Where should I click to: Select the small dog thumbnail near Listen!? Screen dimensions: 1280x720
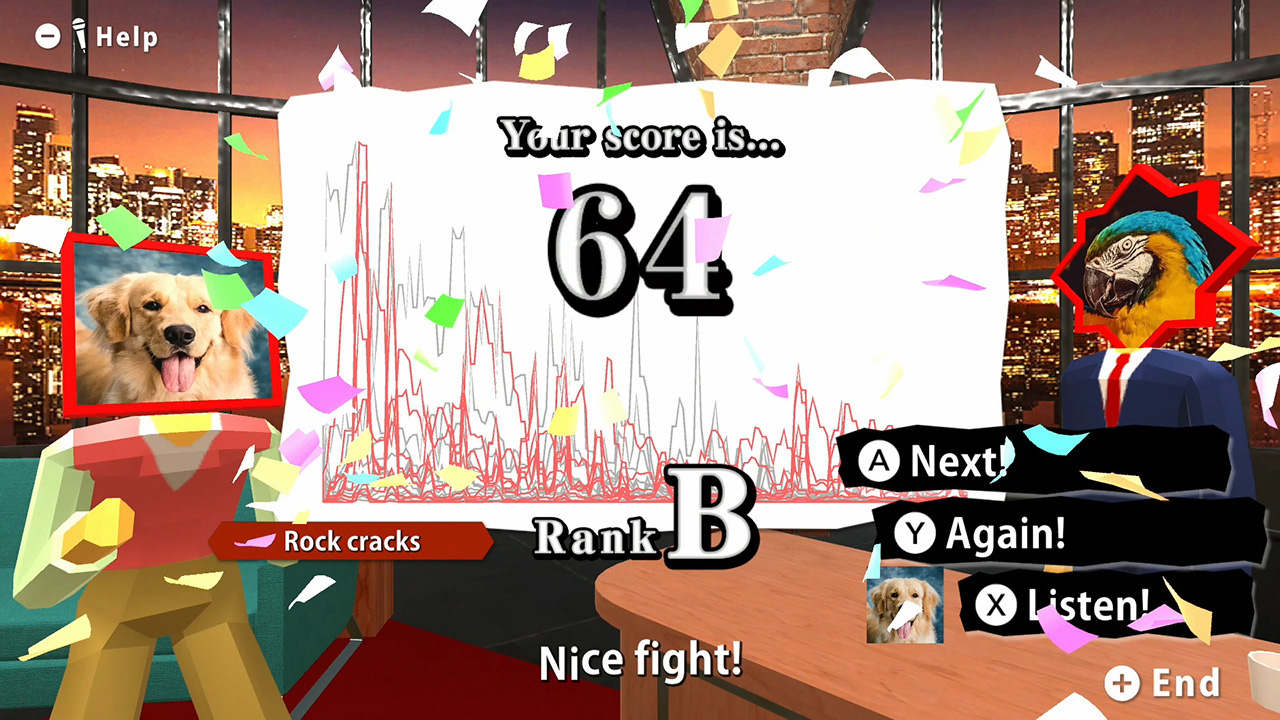click(x=903, y=606)
